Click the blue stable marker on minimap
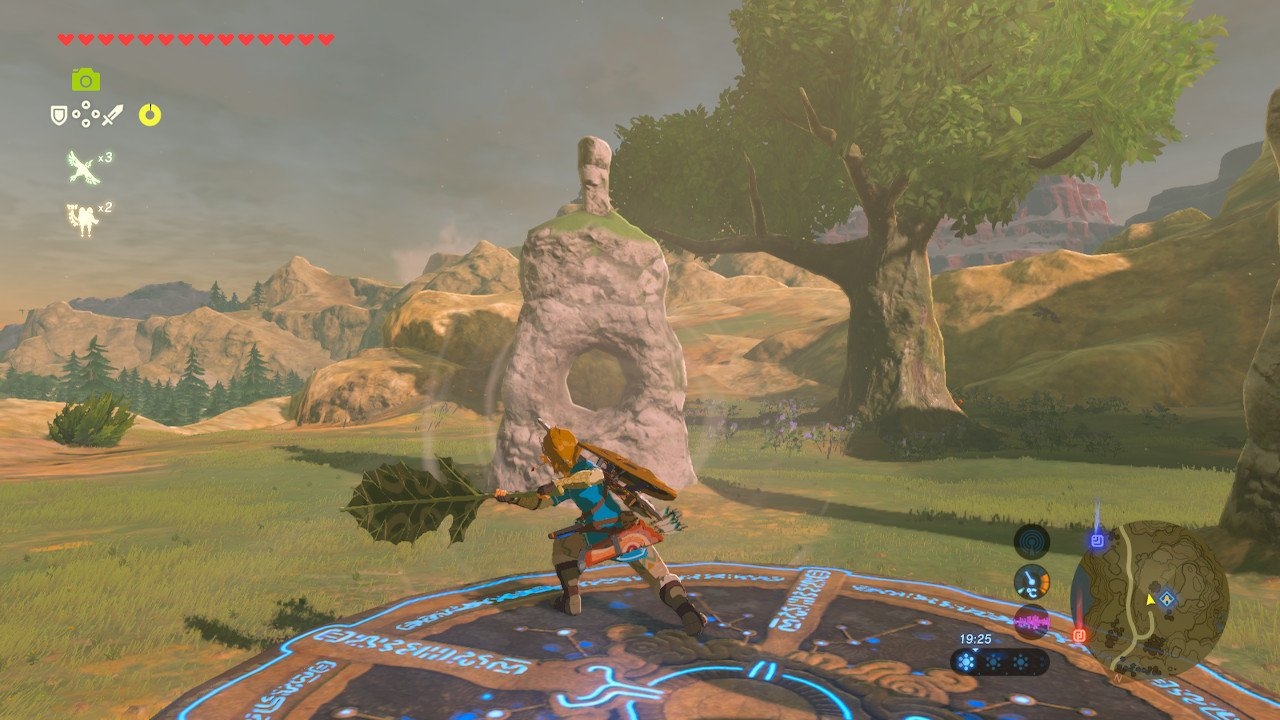The width and height of the screenshot is (1280, 720). click(1167, 599)
